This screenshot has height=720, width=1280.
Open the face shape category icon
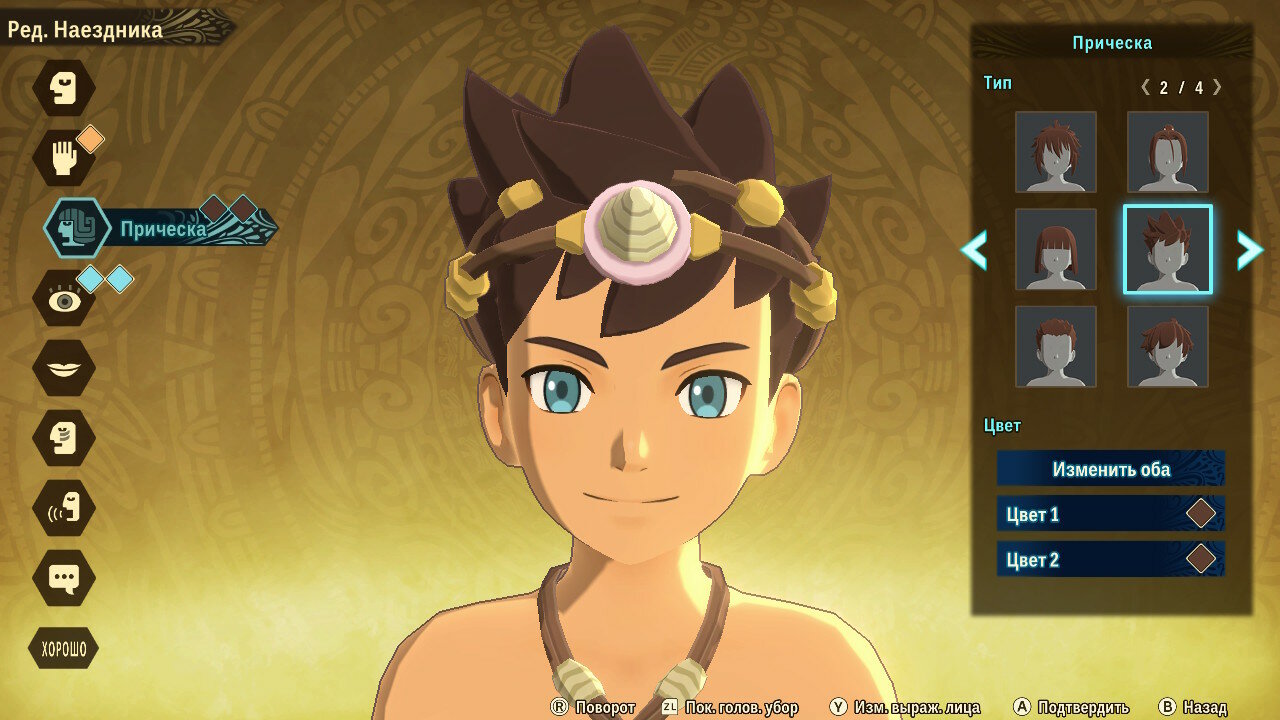[x=64, y=88]
